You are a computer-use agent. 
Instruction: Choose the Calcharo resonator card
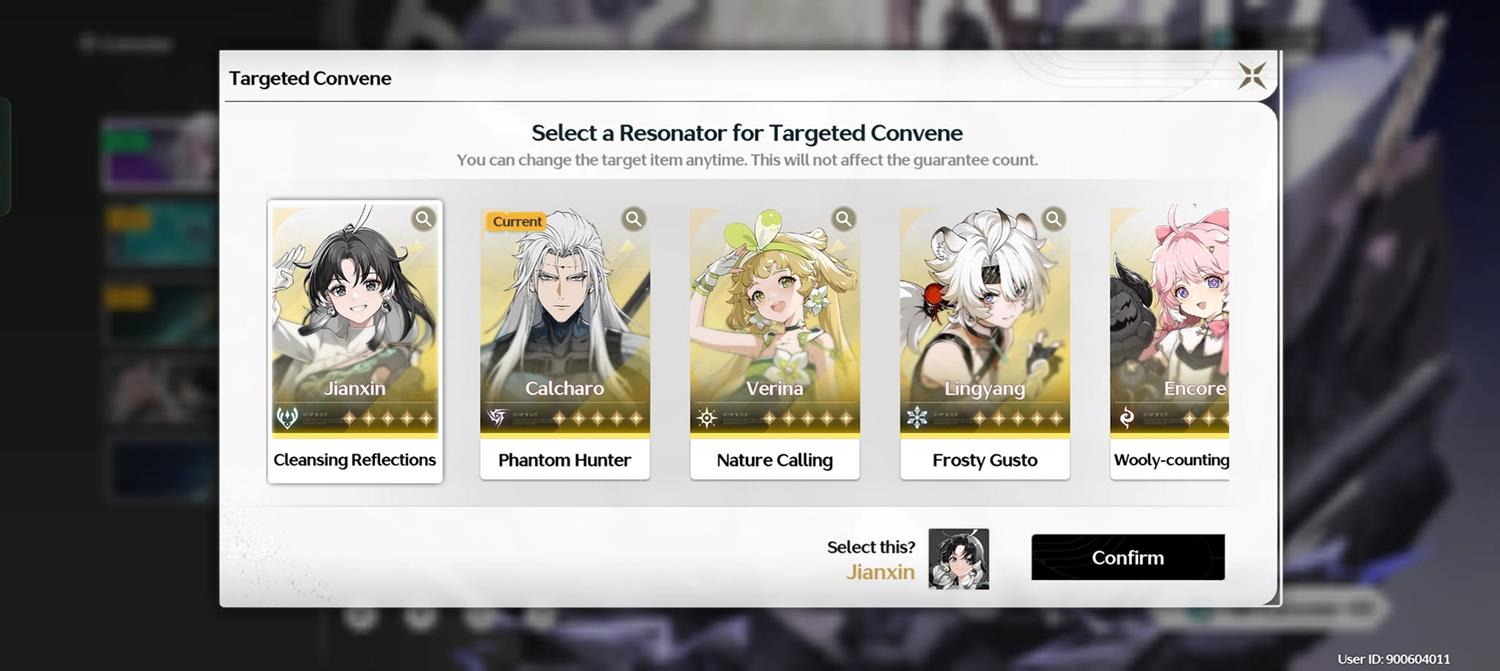point(564,330)
